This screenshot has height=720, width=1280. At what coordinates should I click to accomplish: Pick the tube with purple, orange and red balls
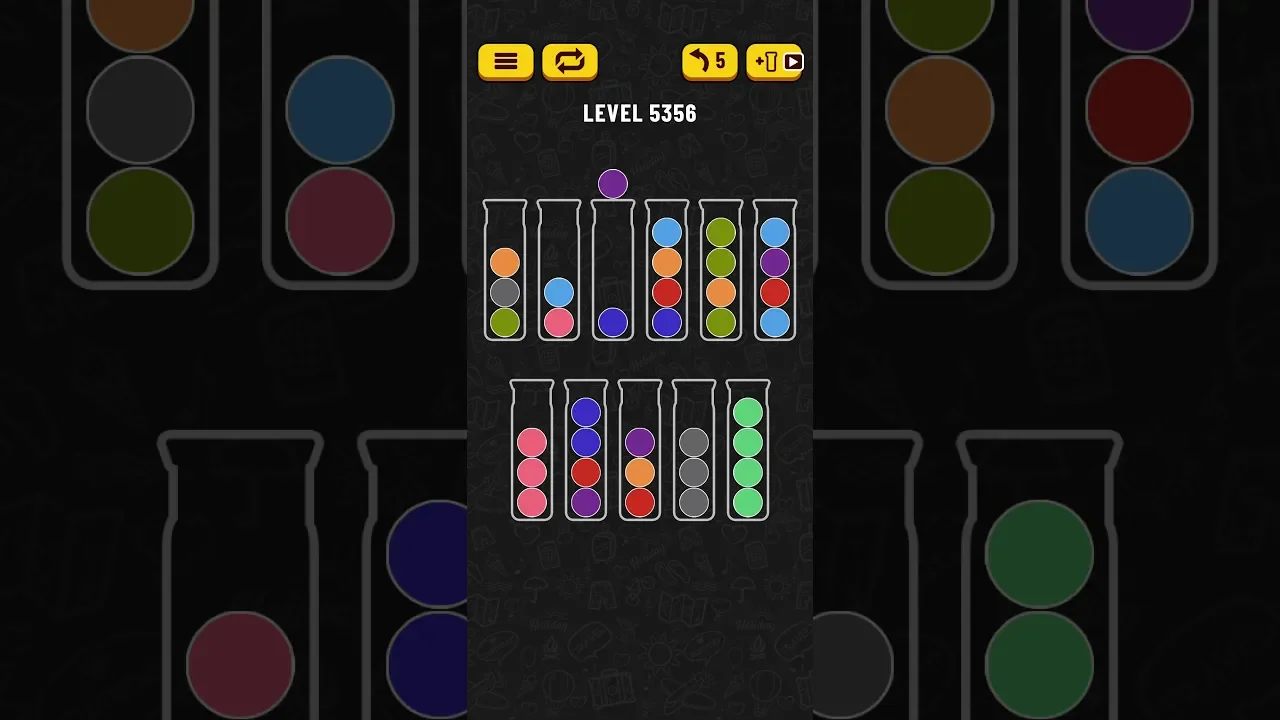(640, 452)
